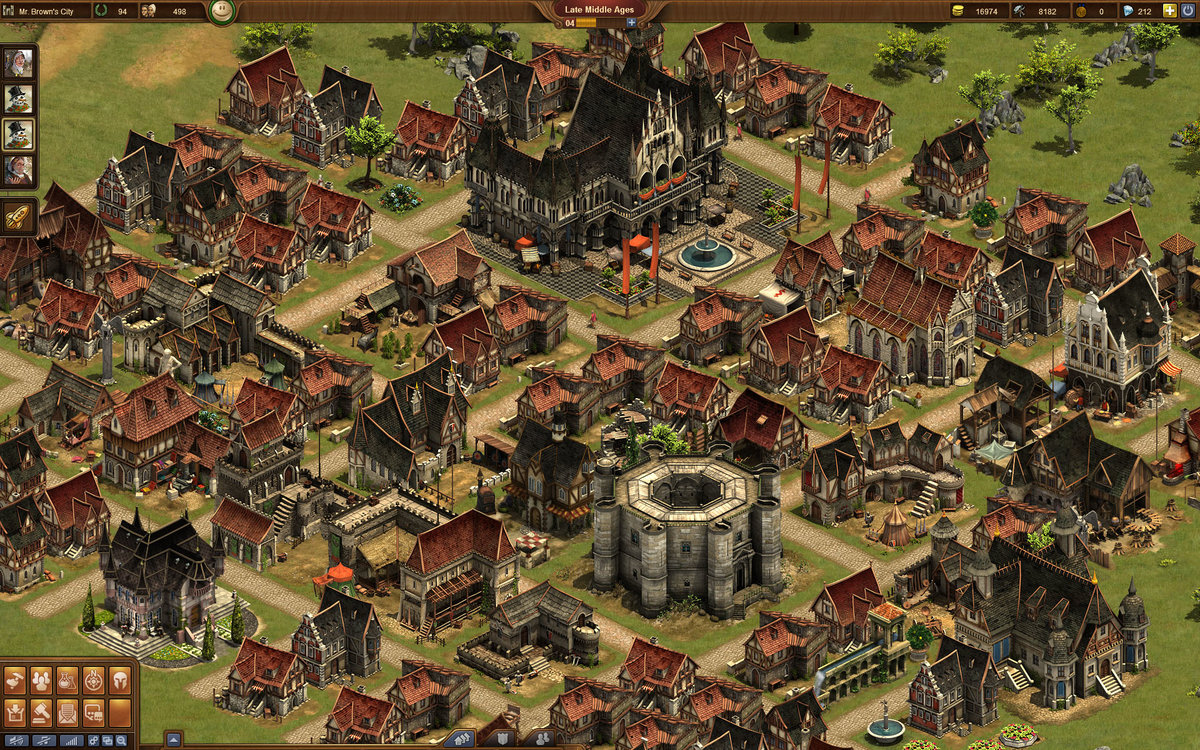Open the research flask menu
The width and height of the screenshot is (1200, 750).
tap(67, 680)
